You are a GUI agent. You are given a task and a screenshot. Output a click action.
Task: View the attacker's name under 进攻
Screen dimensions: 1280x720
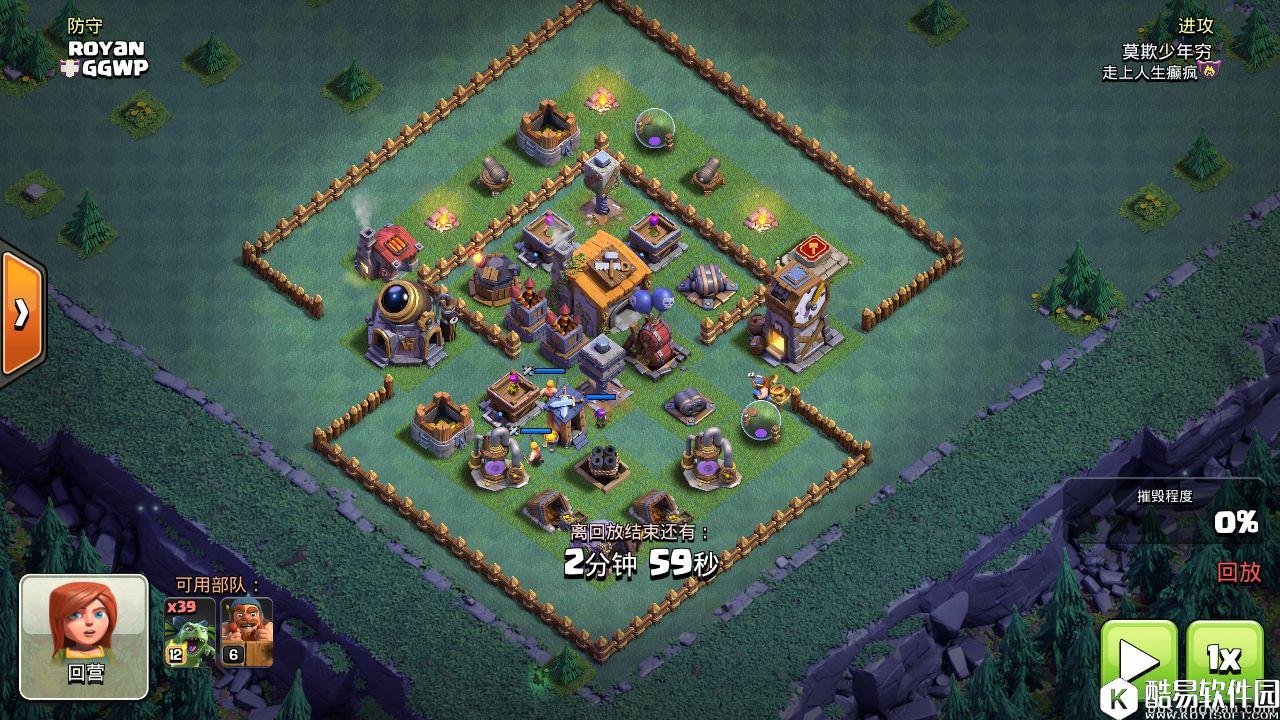(1166, 51)
